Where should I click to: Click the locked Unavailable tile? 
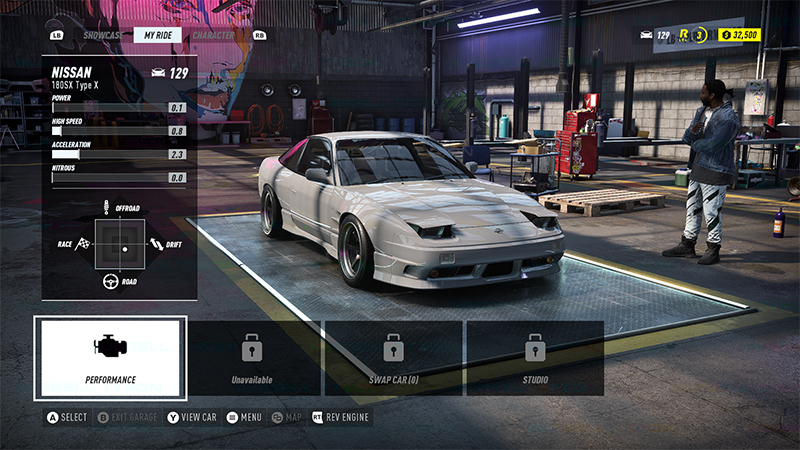[x=252, y=358]
